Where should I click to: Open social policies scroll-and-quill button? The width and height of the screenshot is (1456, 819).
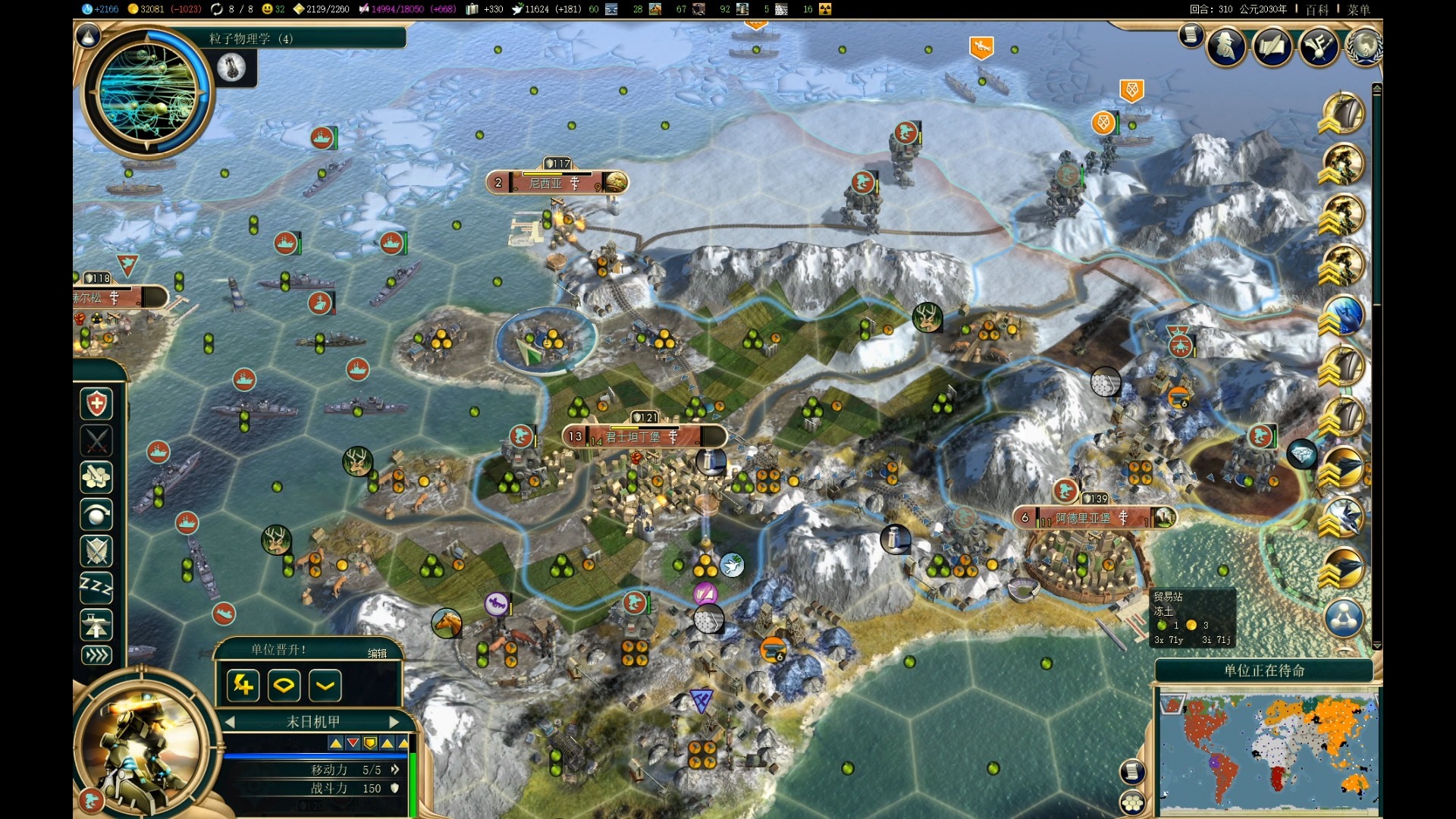[1272, 47]
